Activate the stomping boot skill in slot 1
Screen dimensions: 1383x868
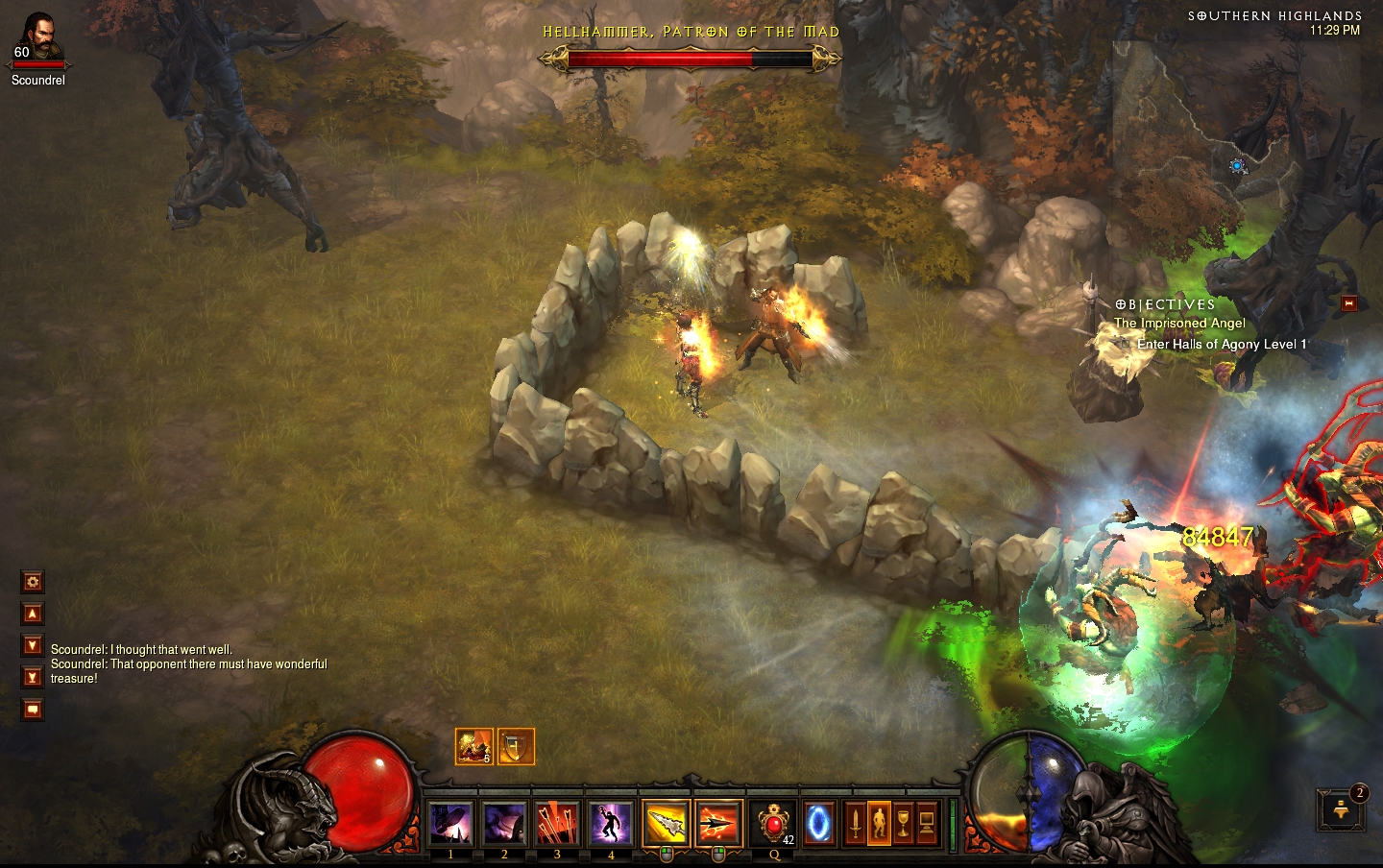[x=450, y=823]
